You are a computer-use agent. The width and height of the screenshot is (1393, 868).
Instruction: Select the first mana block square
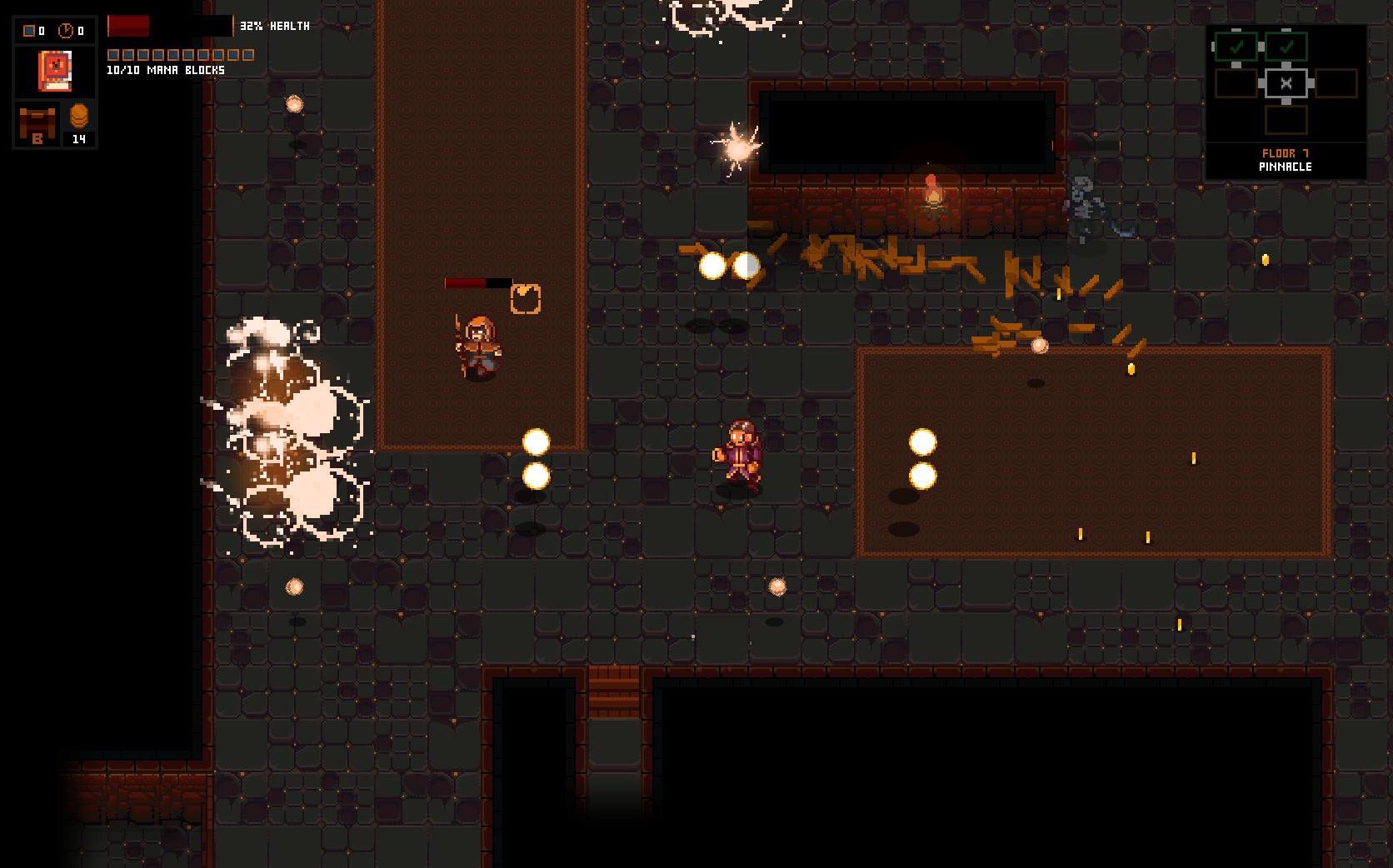click(112, 54)
